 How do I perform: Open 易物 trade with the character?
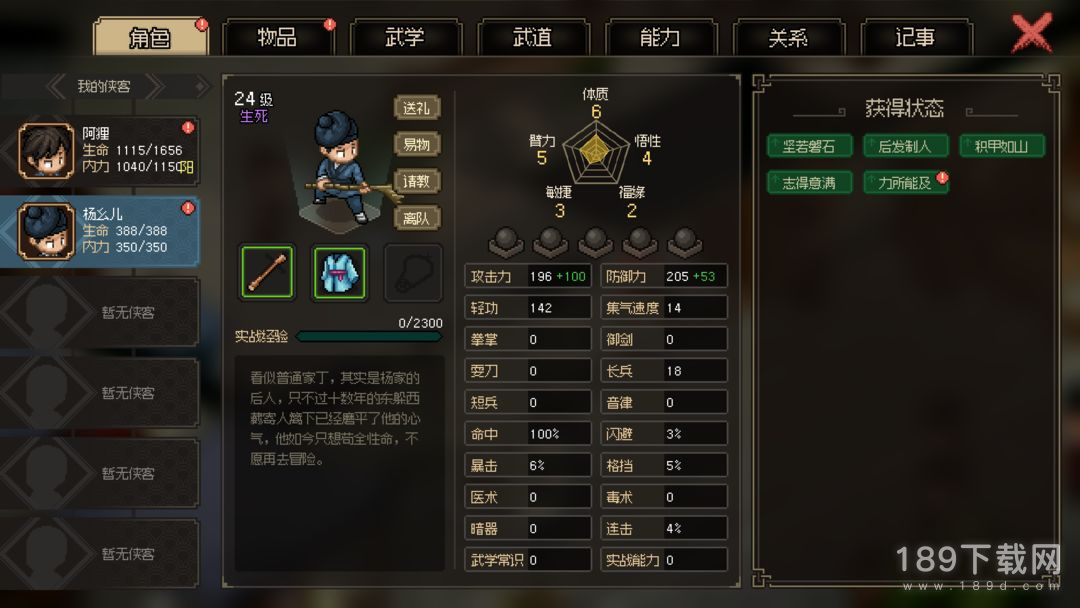tap(417, 144)
